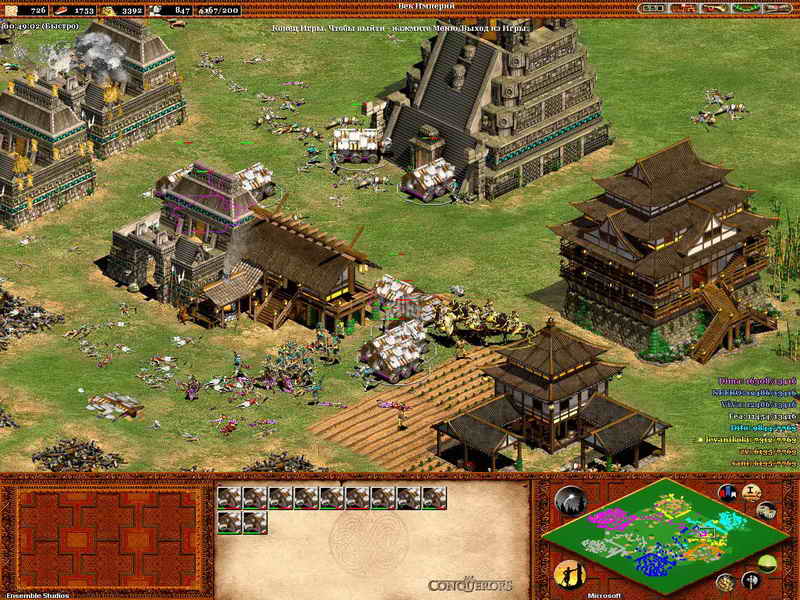Activate the signal flare button beside minimap
The width and height of the screenshot is (800, 600).
(x=571, y=501)
